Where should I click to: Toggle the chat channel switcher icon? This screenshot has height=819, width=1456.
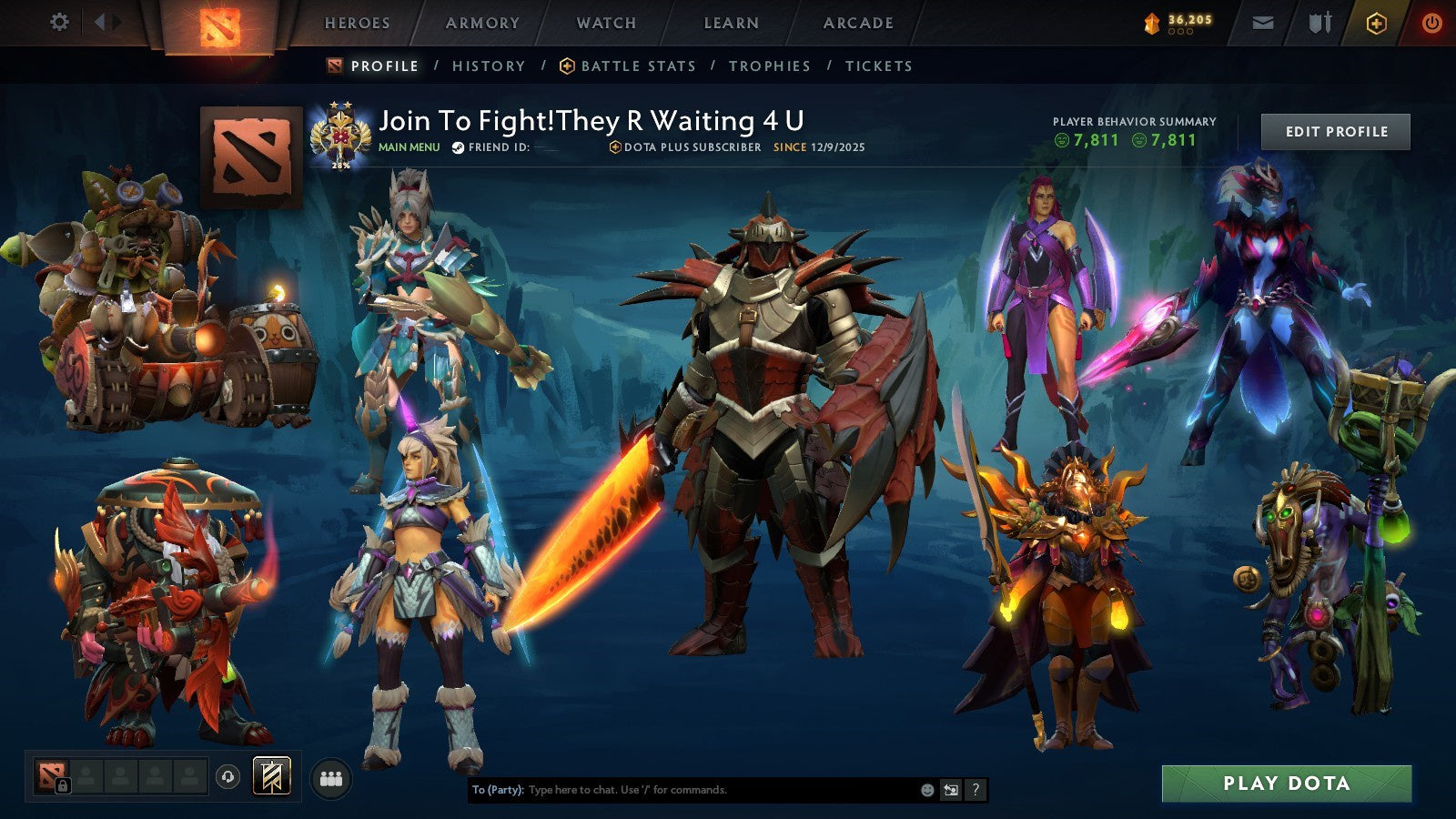point(950,790)
